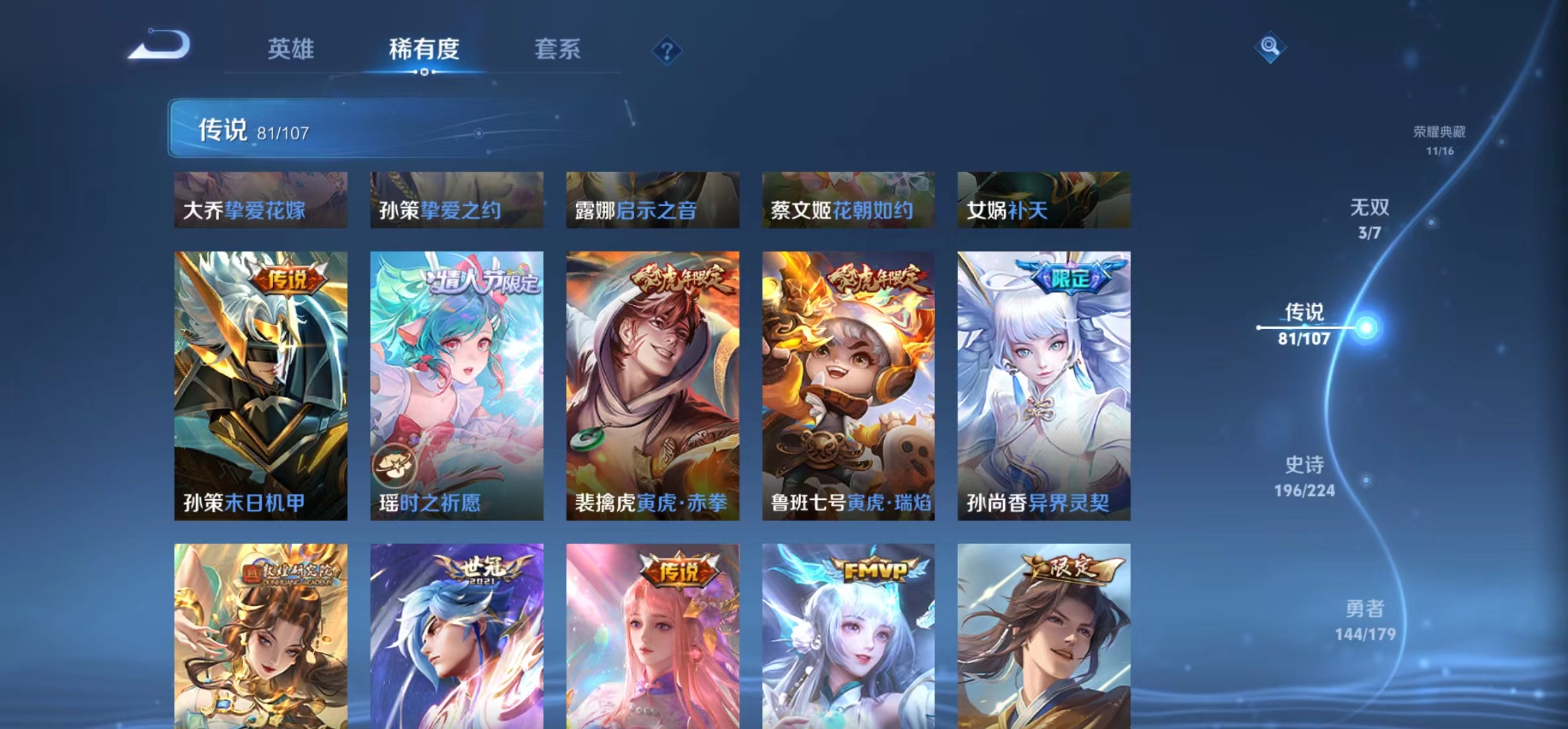Viewport: 1568px width, 729px height.
Task: Open the search magnifier icon
Action: (1270, 48)
